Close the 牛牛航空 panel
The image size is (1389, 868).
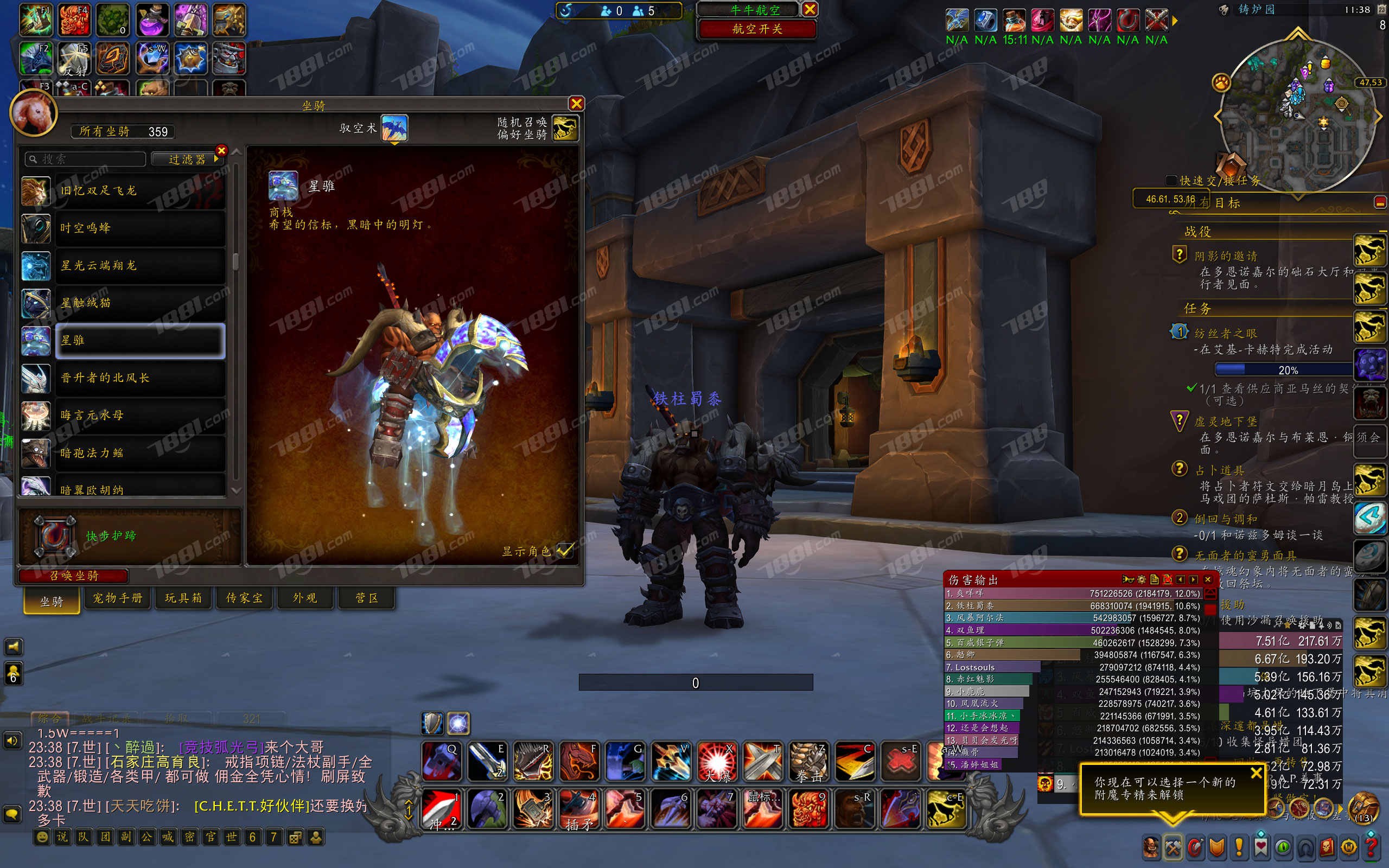click(810, 9)
